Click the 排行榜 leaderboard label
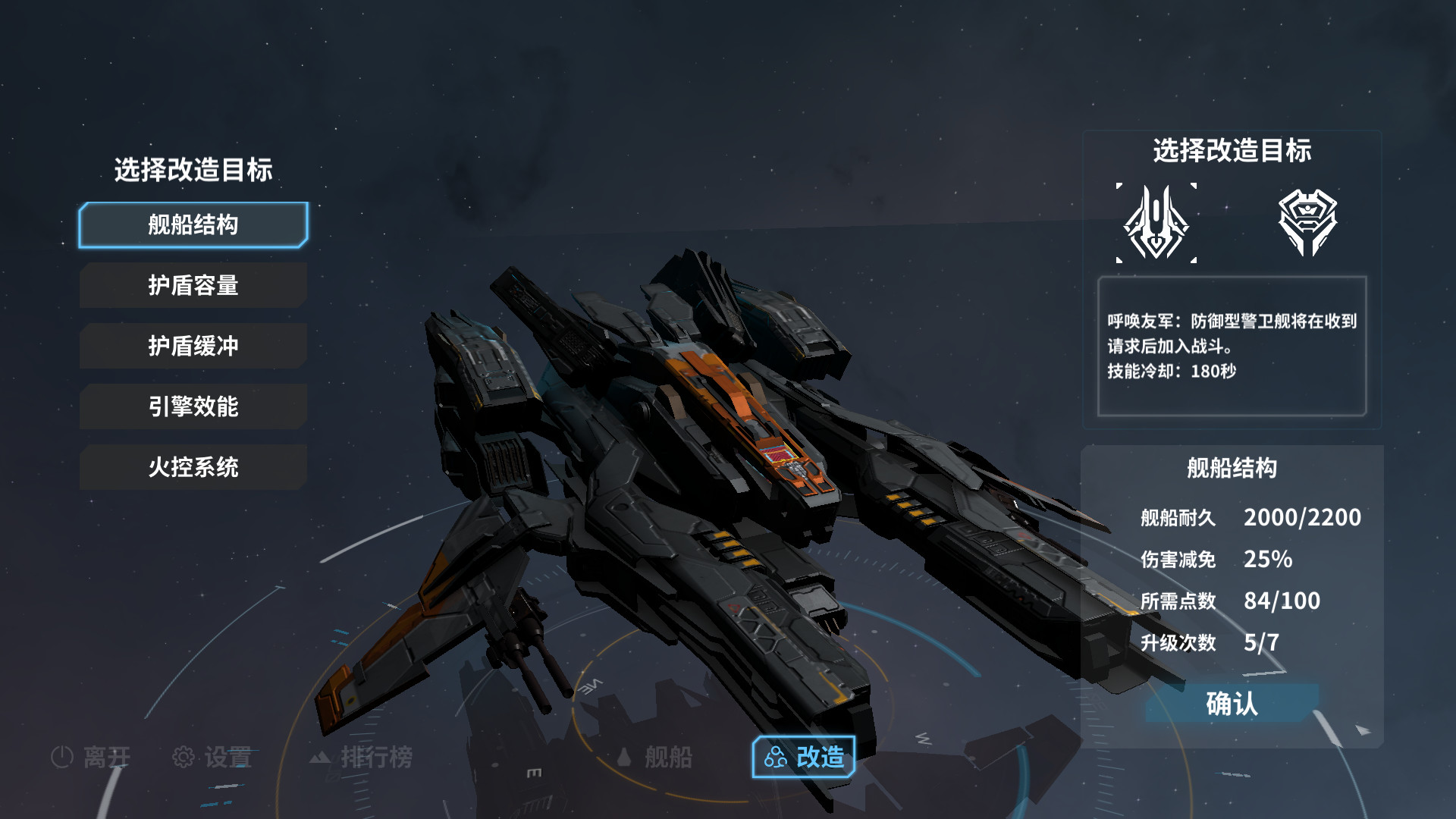Screen dimensions: 1456x819 378,756
